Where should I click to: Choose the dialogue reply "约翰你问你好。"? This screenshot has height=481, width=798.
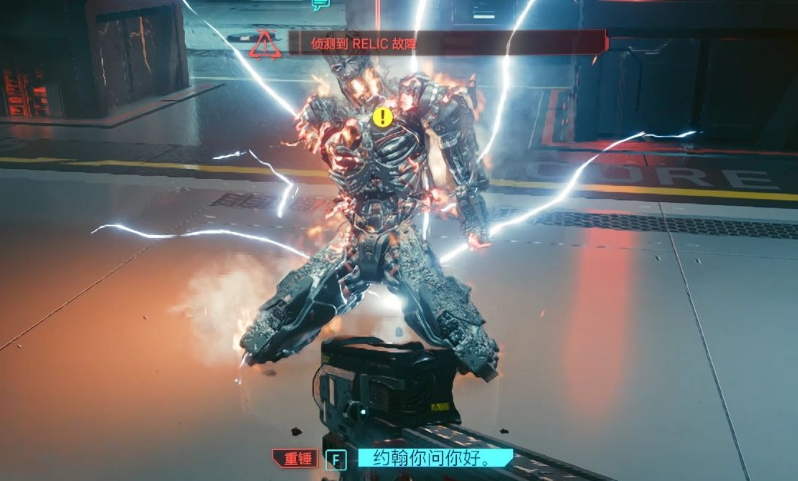(433, 459)
